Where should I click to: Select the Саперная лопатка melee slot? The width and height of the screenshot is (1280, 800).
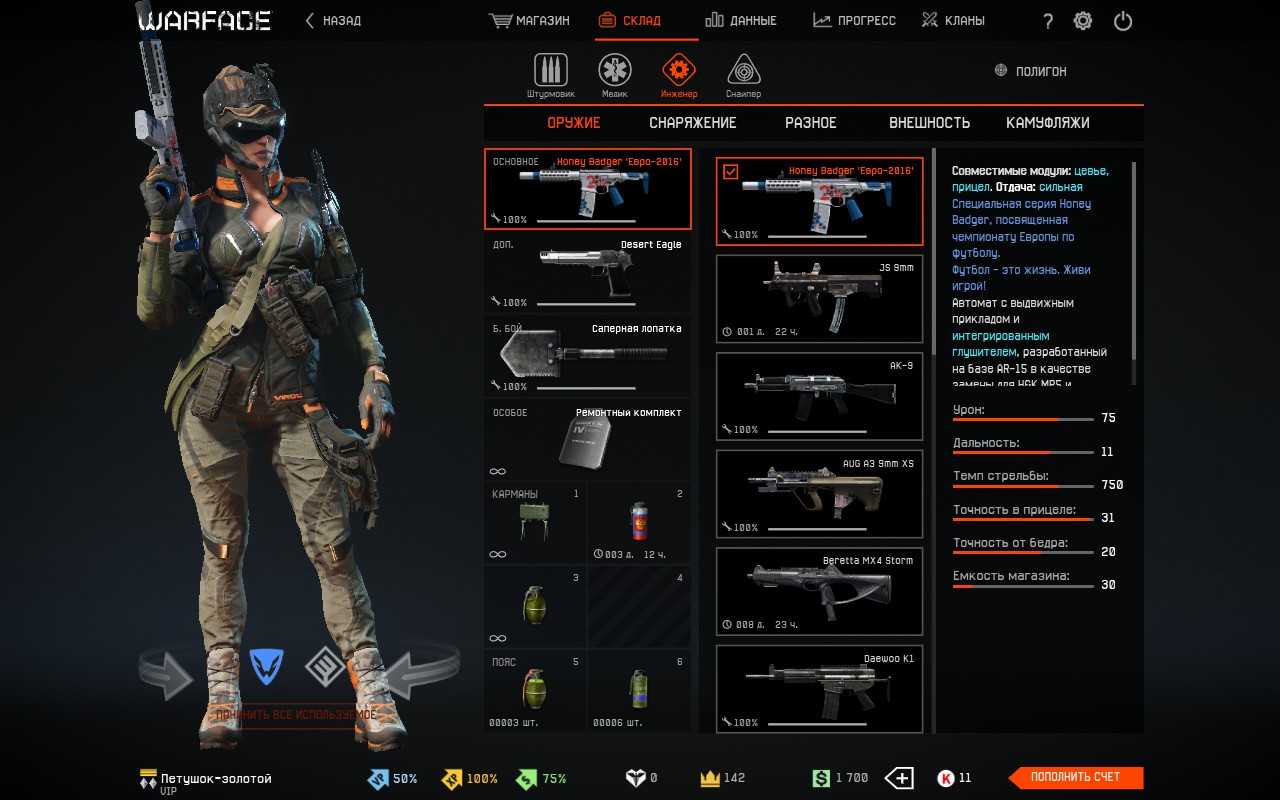coord(588,356)
